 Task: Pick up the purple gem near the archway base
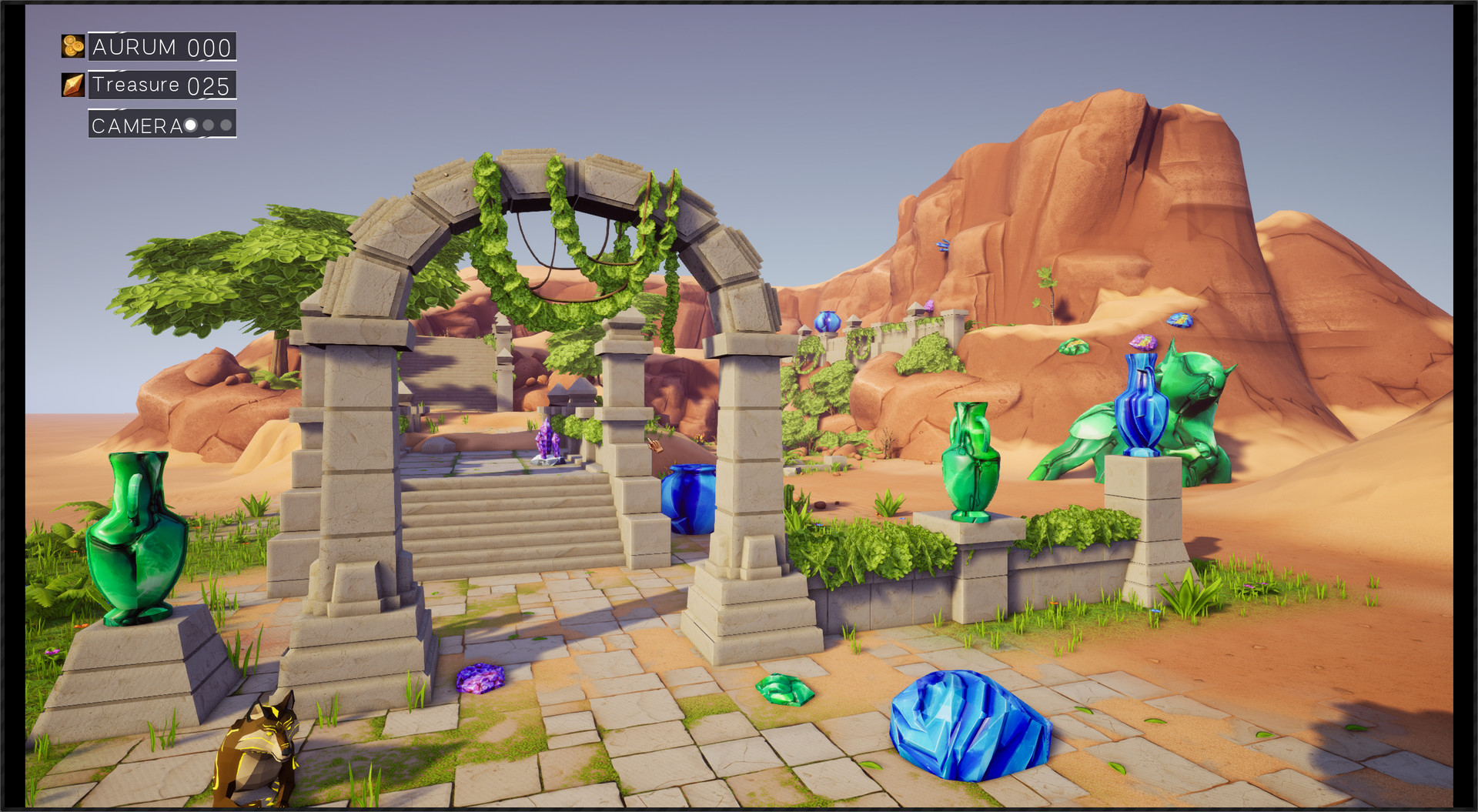[x=481, y=679]
